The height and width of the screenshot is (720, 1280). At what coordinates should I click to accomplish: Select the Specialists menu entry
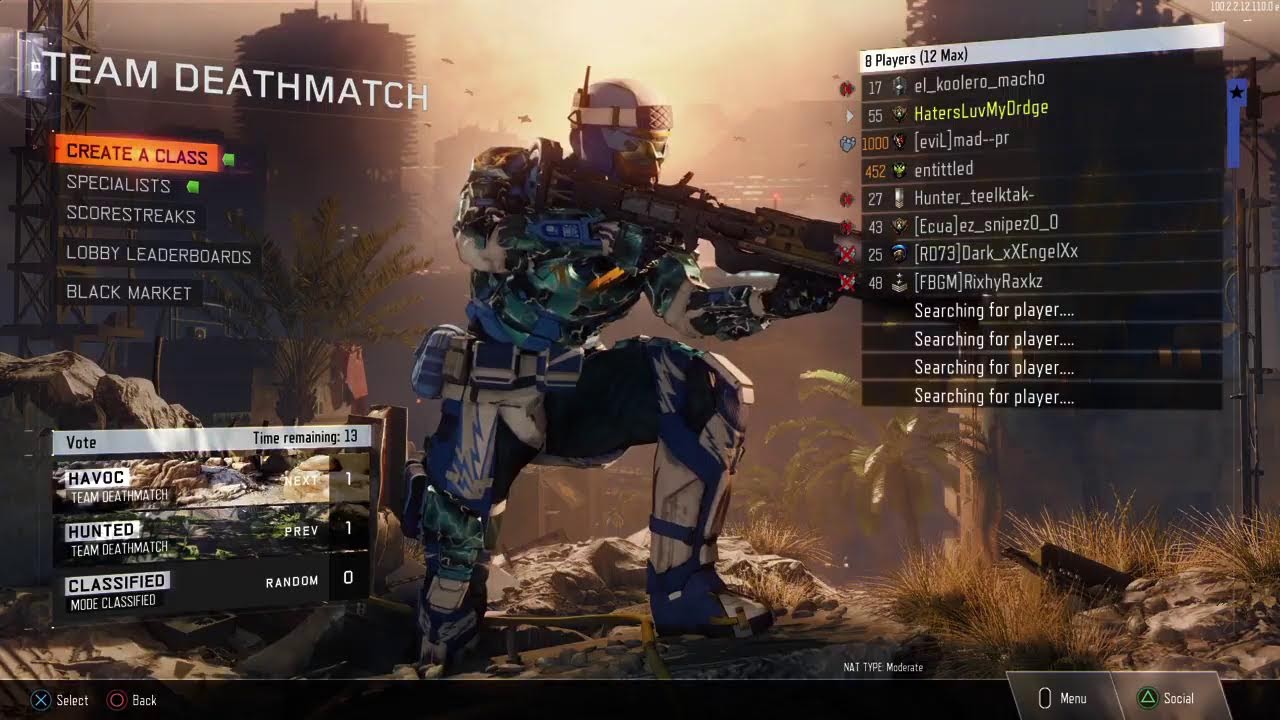(119, 184)
